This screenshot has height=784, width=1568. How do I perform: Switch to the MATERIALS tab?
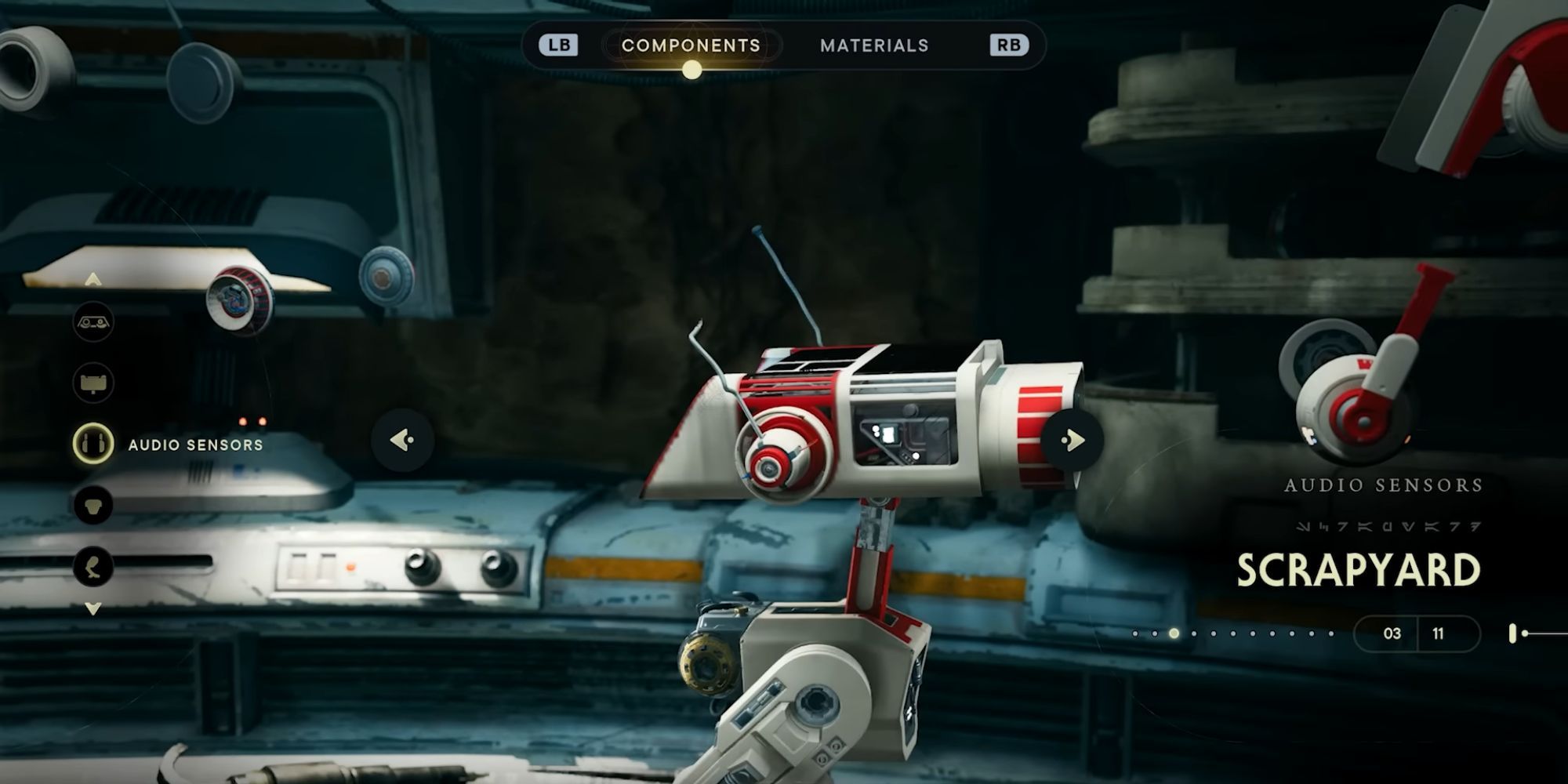point(873,45)
